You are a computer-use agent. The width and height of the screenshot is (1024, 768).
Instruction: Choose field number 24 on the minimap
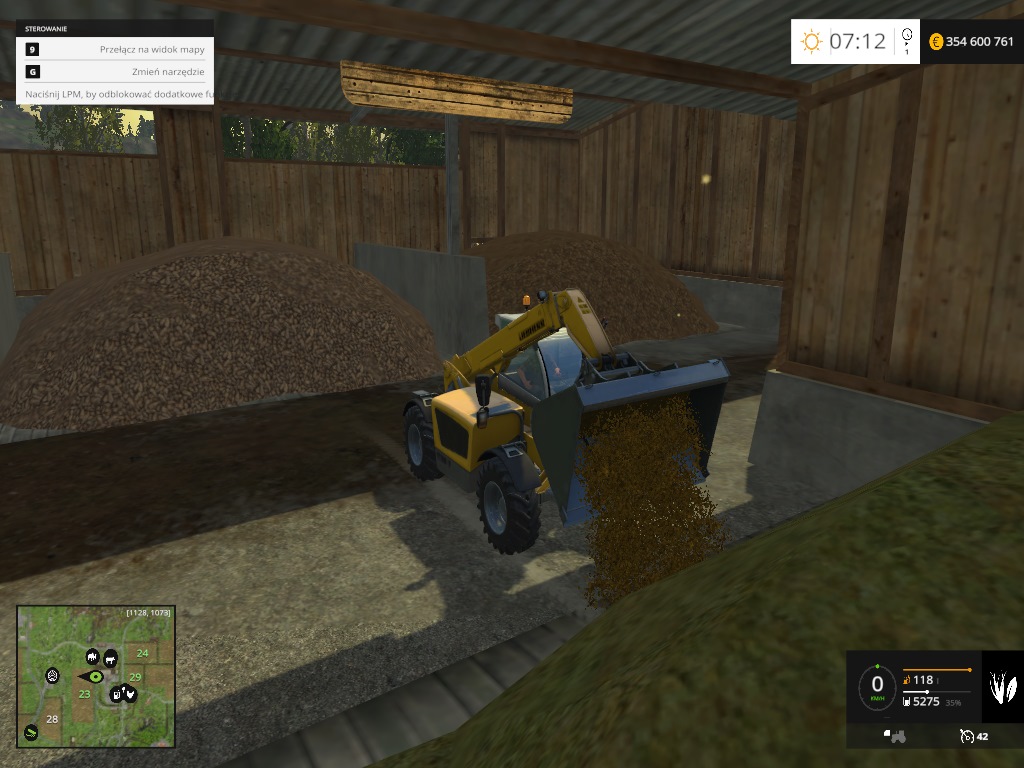pyautogui.click(x=142, y=653)
